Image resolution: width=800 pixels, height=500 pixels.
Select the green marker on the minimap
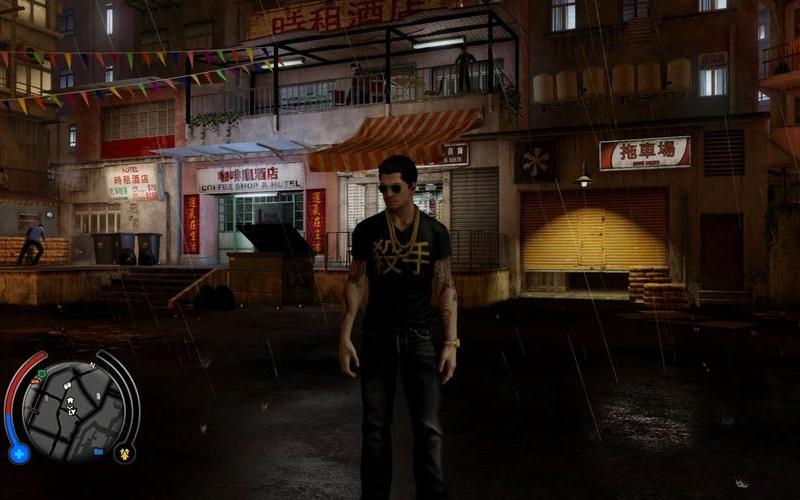coord(41,374)
